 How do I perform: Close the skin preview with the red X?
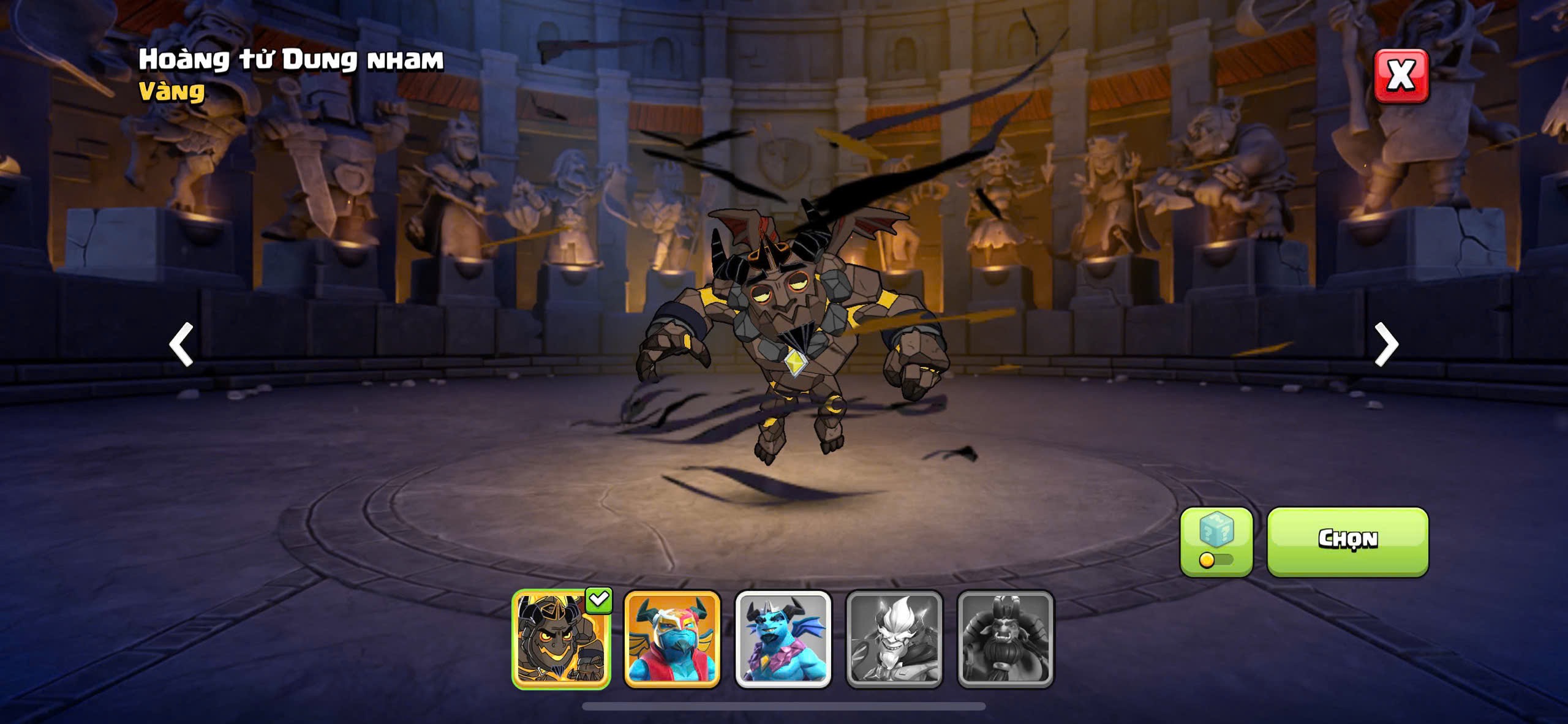[1401, 76]
